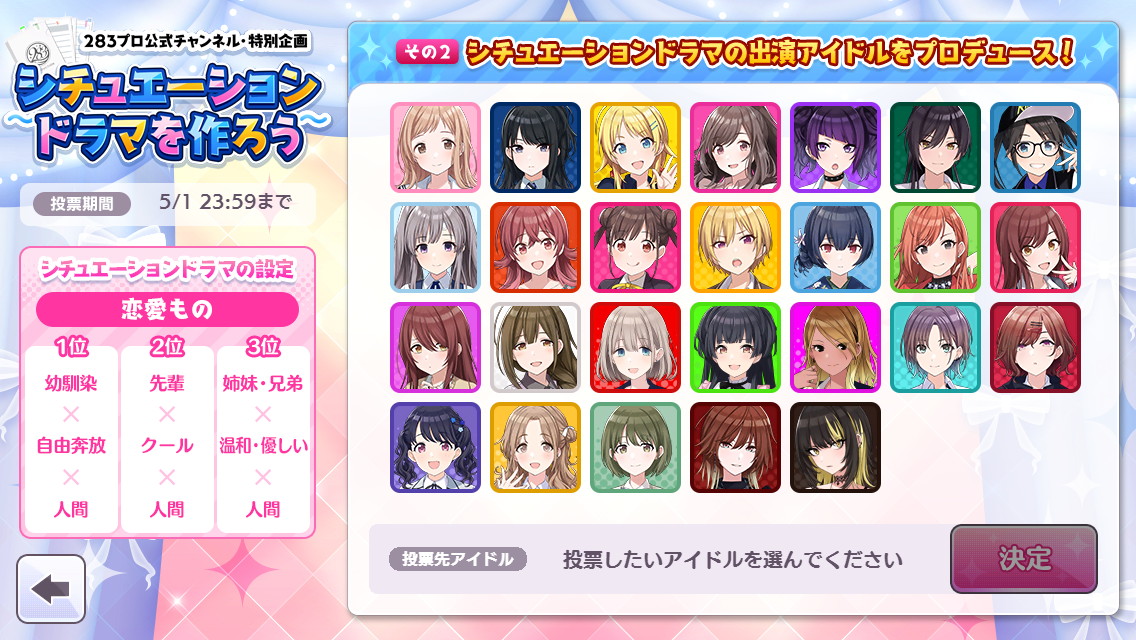
Task: Choose the dark-haired idol on the dark green background
Action: click(x=935, y=147)
